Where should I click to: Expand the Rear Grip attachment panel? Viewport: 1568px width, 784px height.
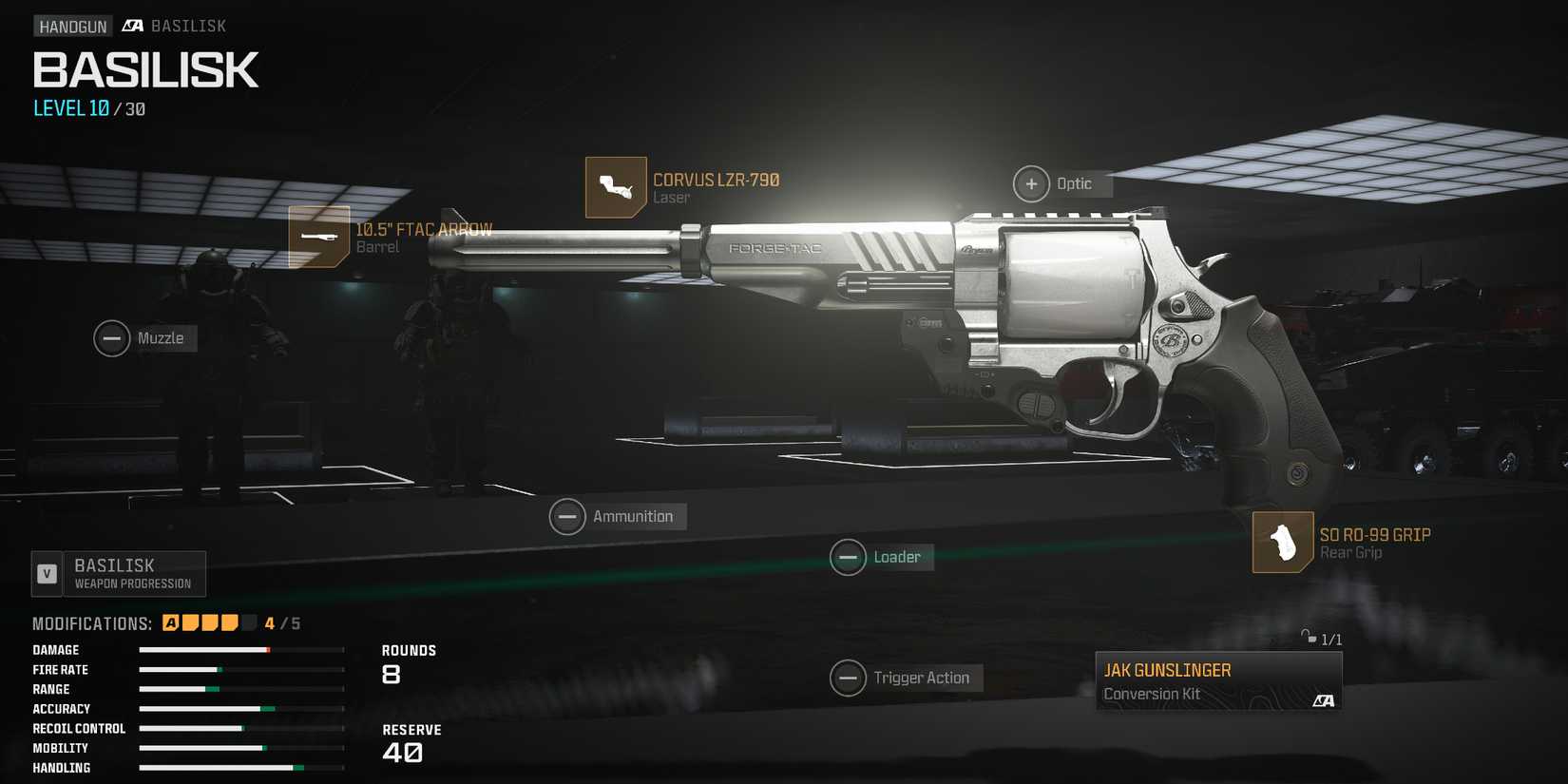1373,542
